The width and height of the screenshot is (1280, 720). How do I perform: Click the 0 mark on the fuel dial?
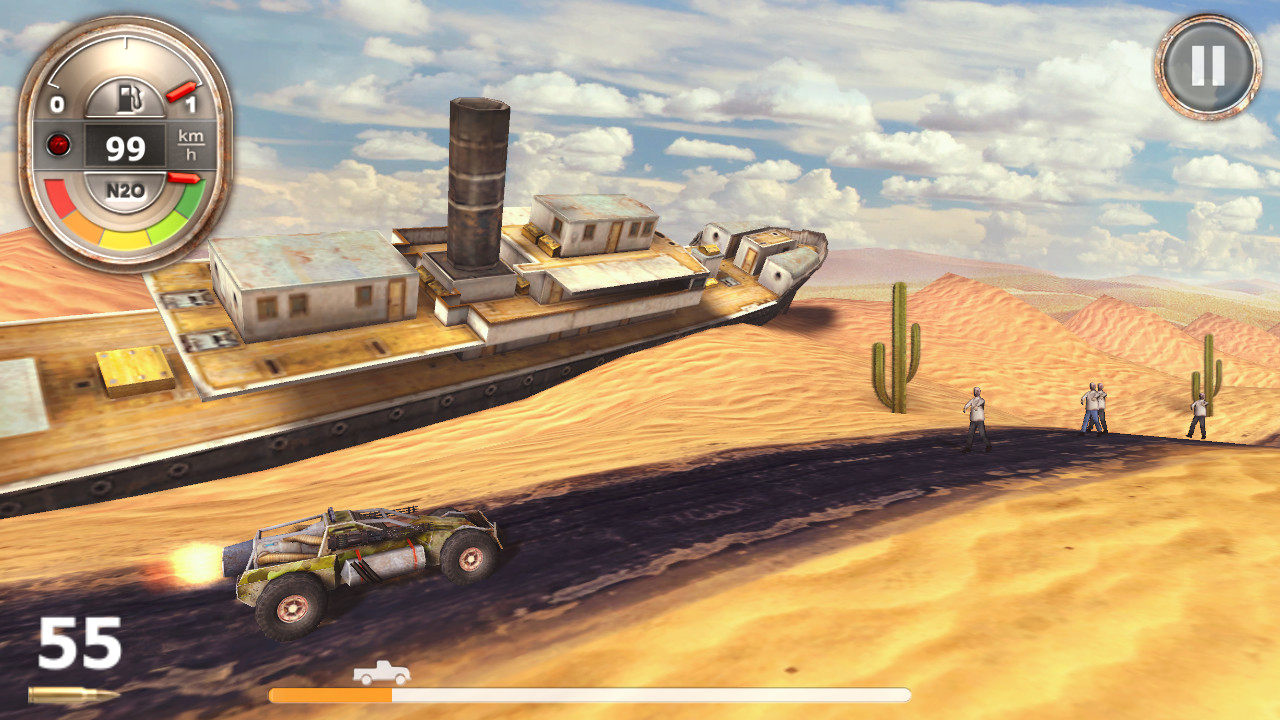[x=58, y=104]
